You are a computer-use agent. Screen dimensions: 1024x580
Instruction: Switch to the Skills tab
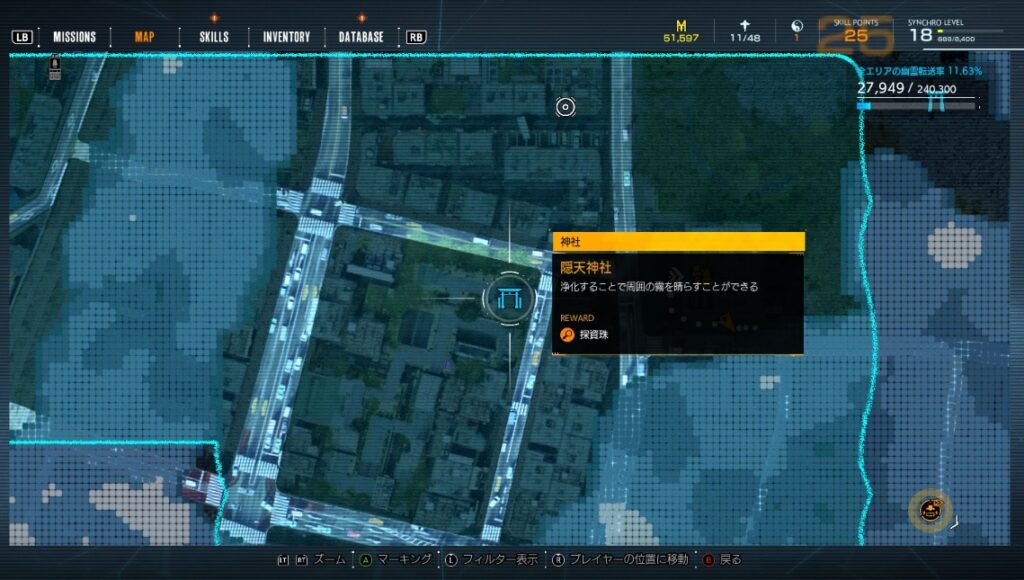point(214,37)
